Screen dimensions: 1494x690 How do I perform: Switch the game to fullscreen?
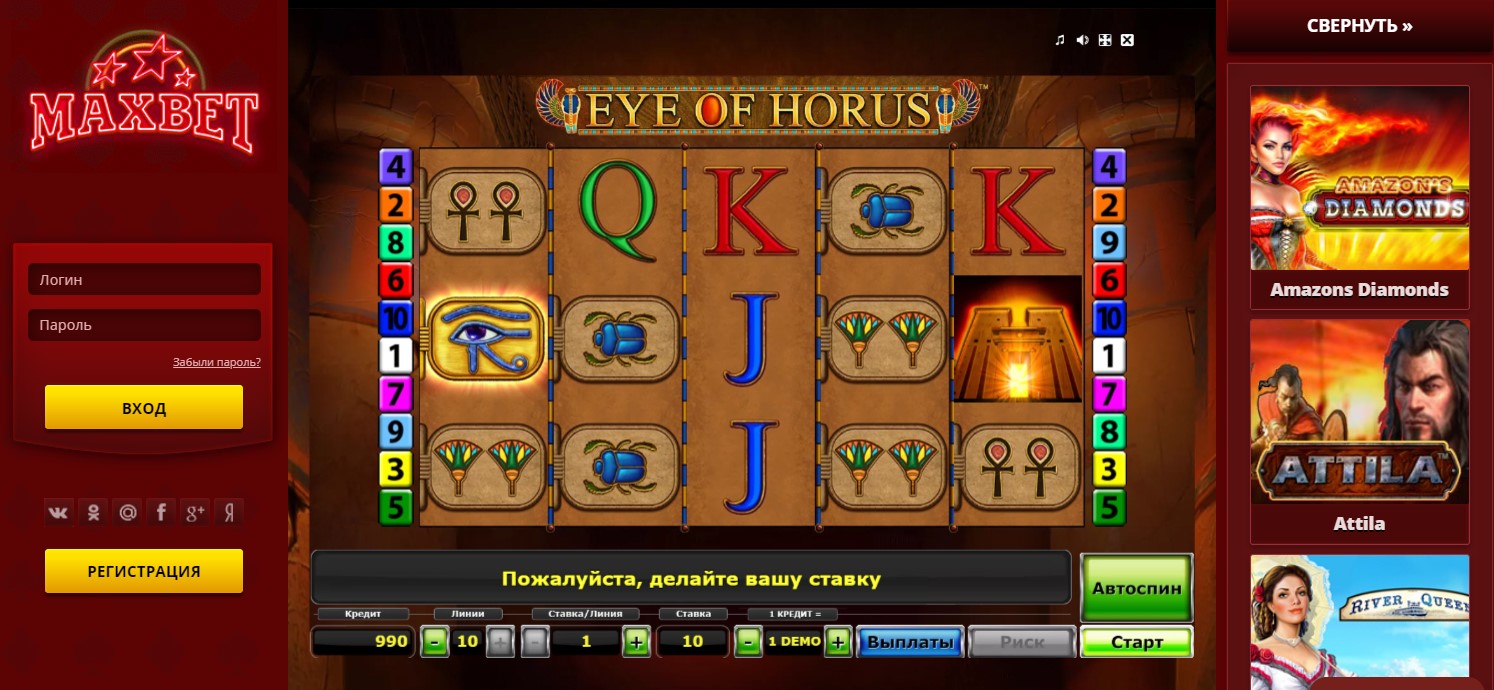(1105, 40)
